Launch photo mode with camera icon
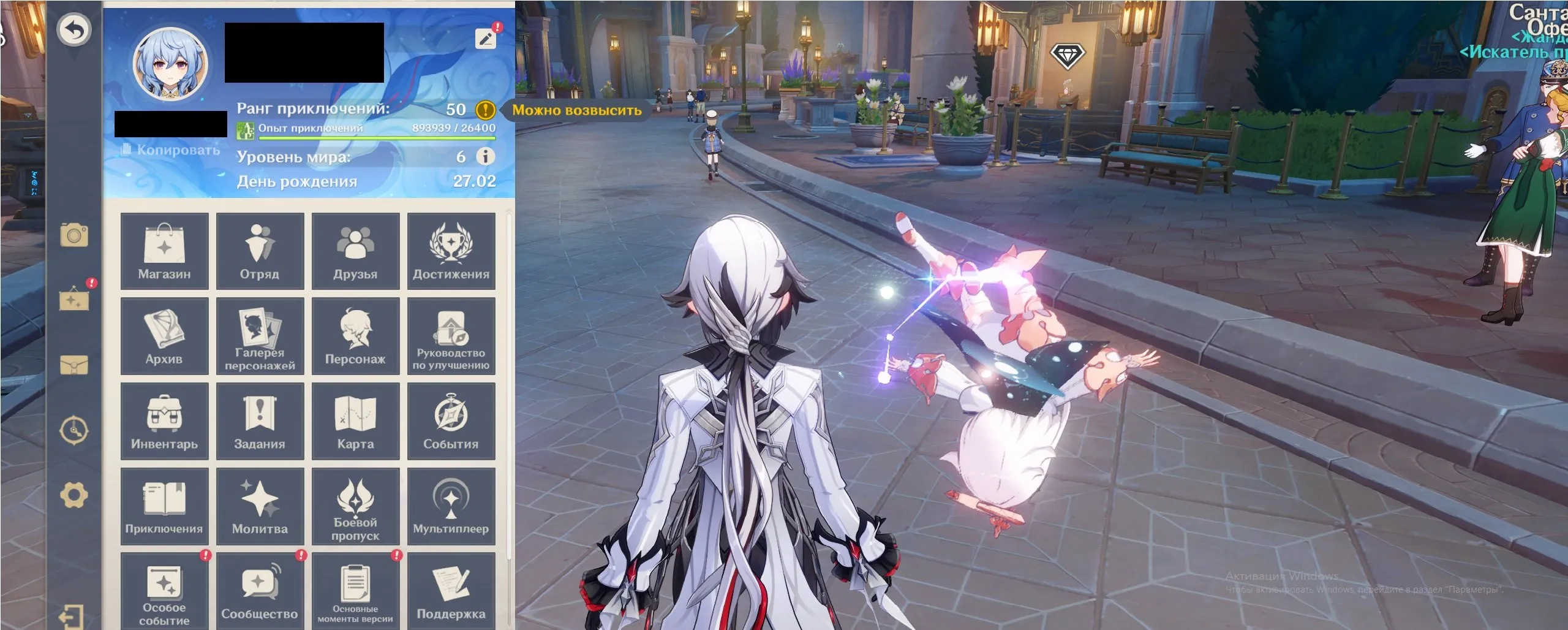The width and height of the screenshot is (1568, 630). (x=74, y=235)
